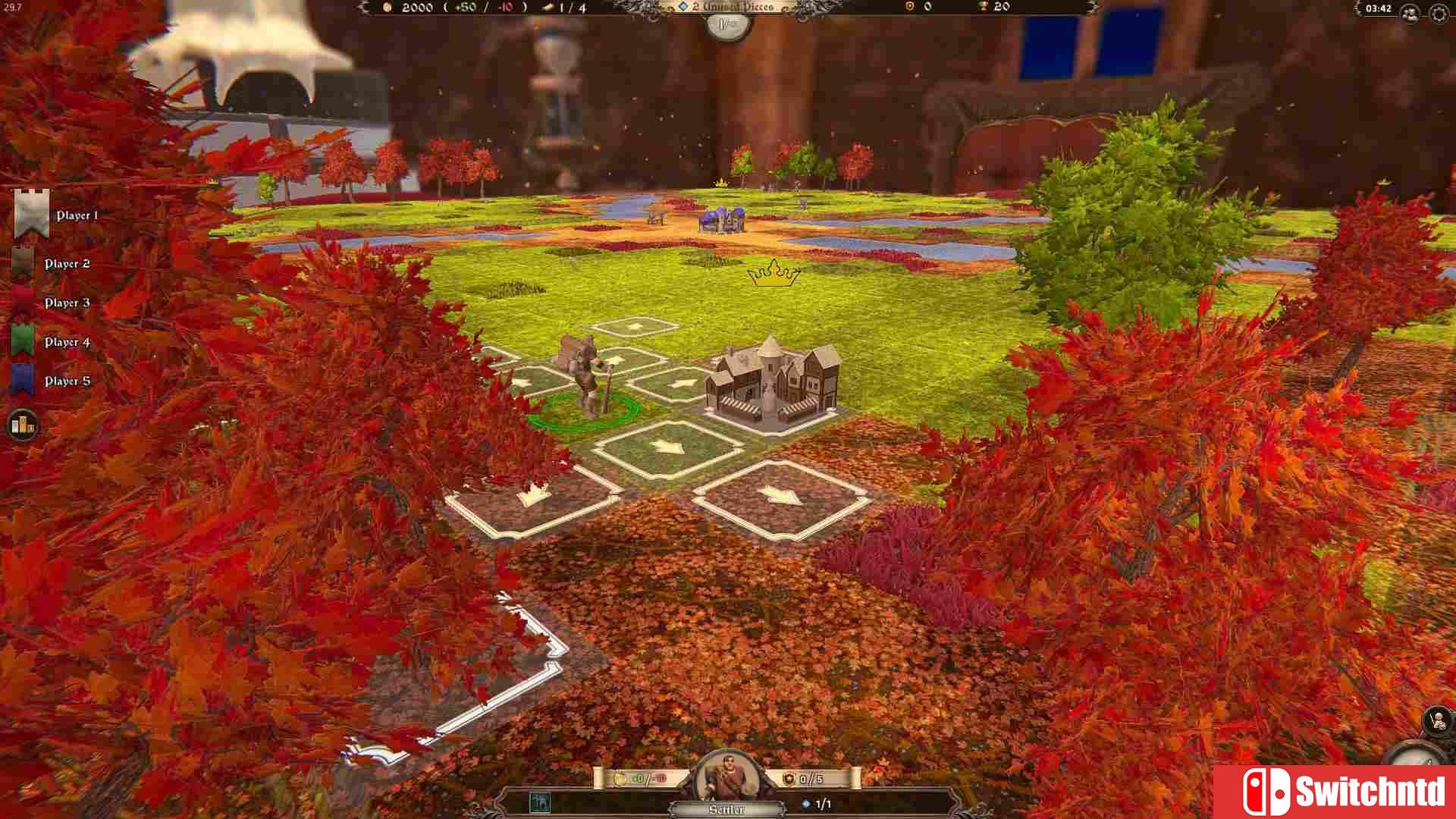
Task: Expand the hourglass token below the top banner
Action: pos(726,26)
